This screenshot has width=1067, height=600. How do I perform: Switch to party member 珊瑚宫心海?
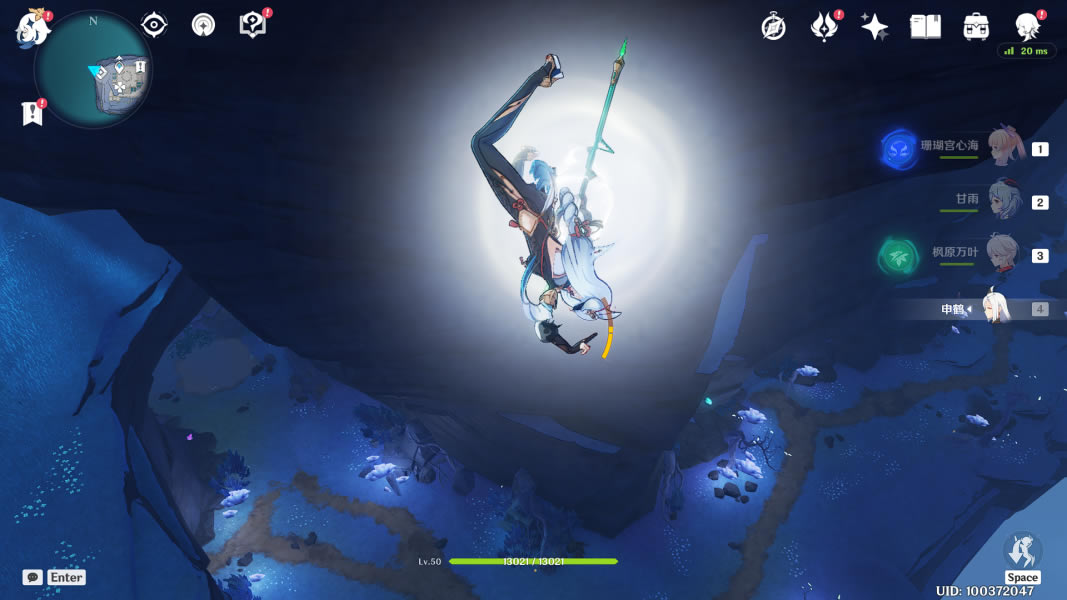tap(1005, 148)
